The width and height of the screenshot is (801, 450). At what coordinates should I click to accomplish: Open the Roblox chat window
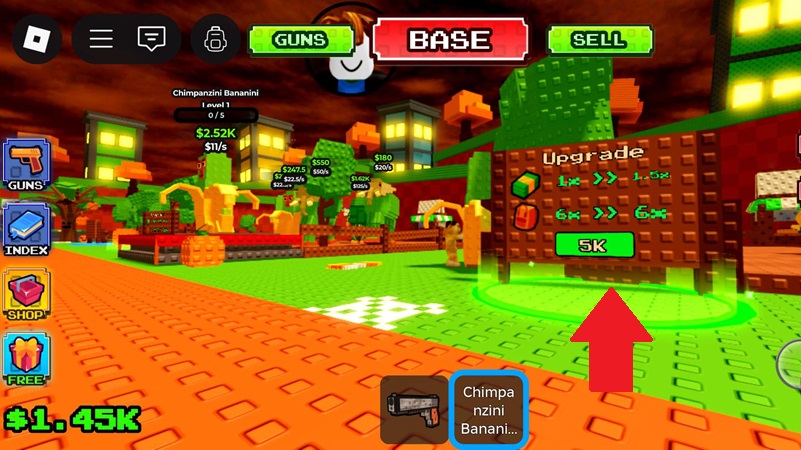[x=152, y=39]
